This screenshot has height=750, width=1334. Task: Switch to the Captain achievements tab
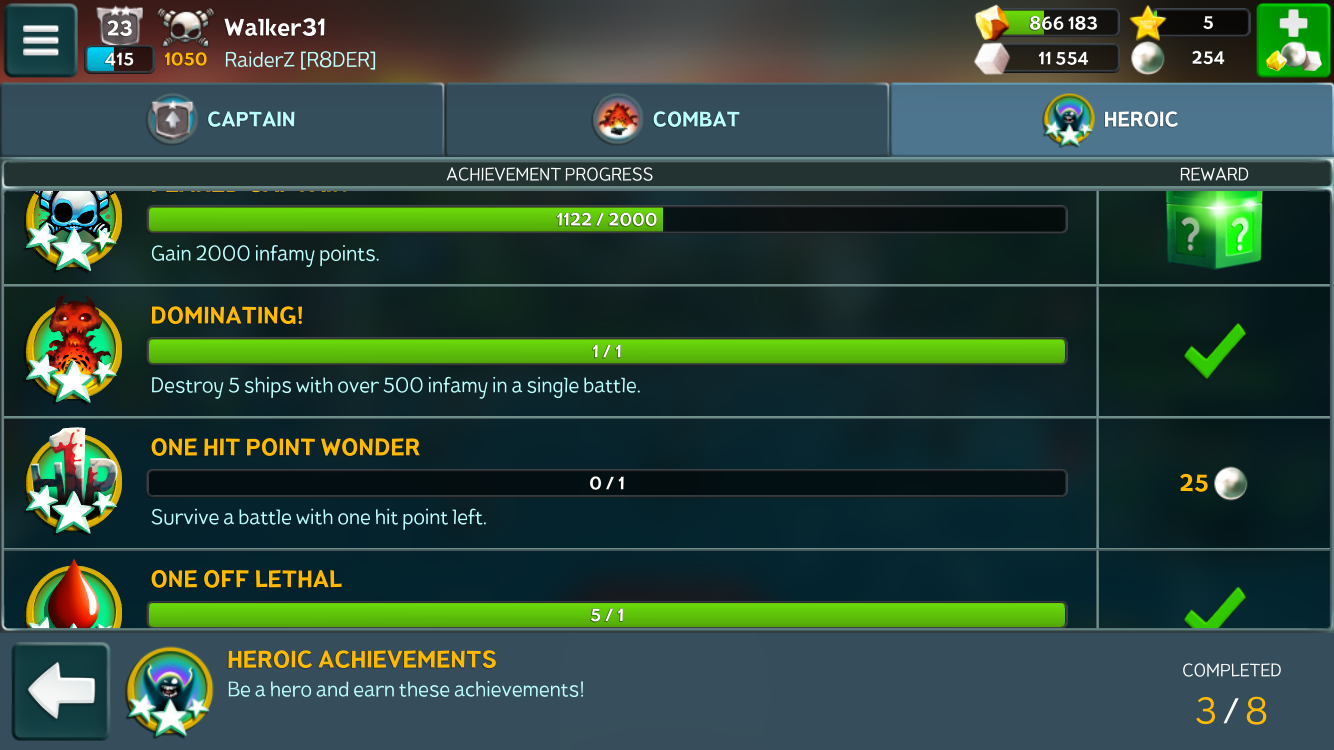222,120
